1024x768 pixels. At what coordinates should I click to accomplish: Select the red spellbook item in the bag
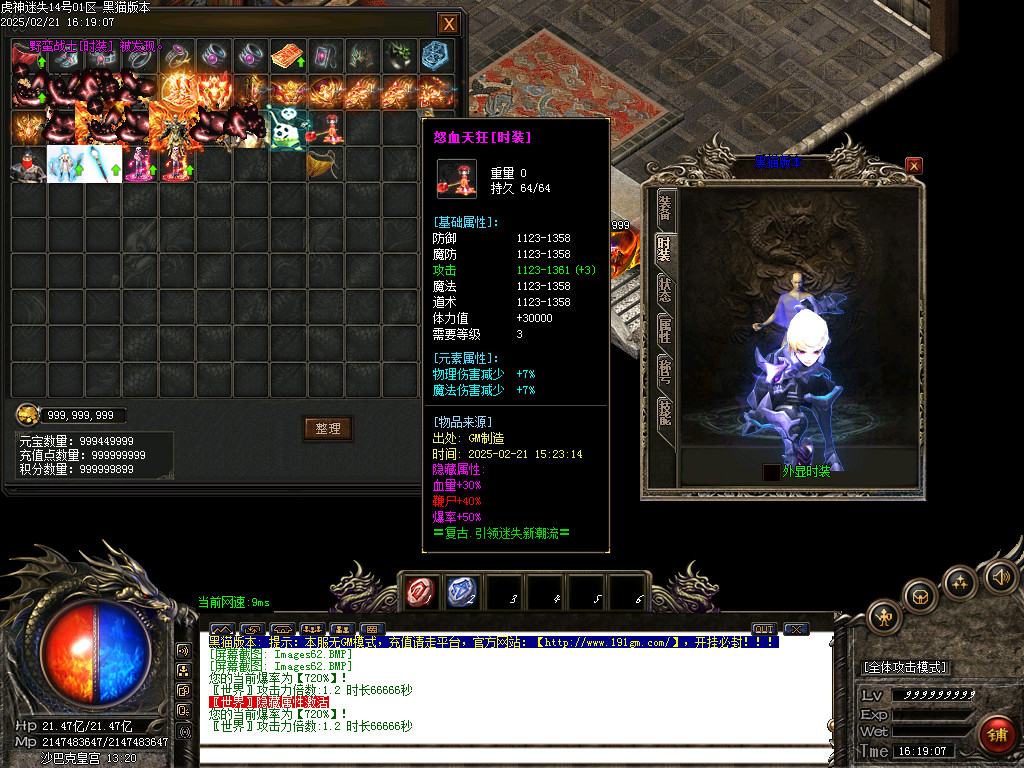[x=288, y=55]
